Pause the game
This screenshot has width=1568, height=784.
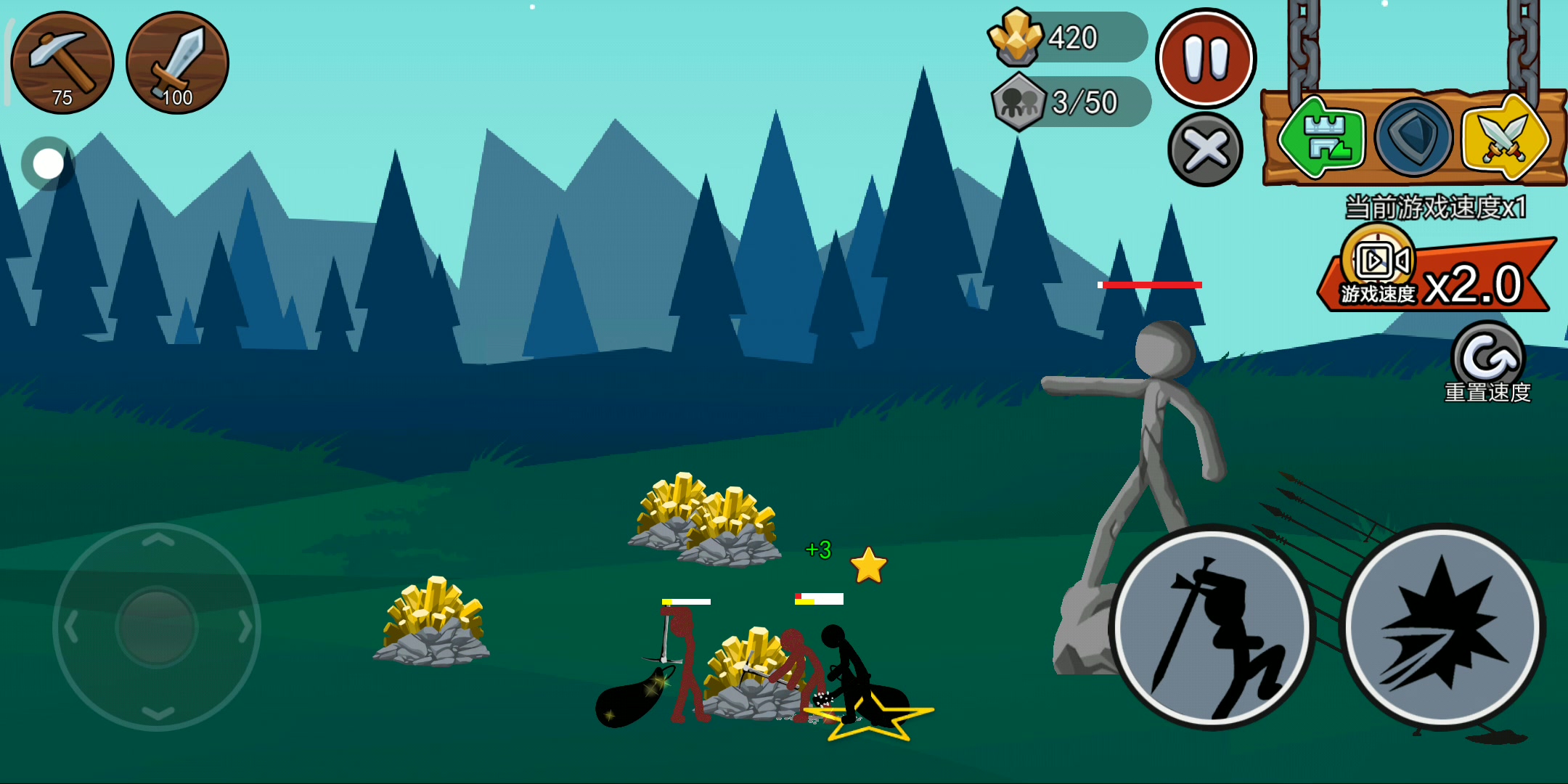1206,58
